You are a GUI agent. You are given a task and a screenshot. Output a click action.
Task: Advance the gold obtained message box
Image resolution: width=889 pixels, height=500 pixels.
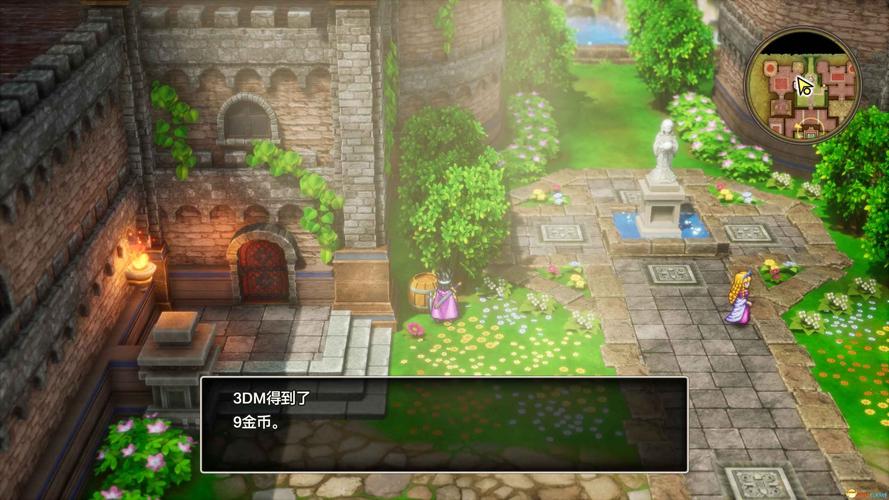444,423
